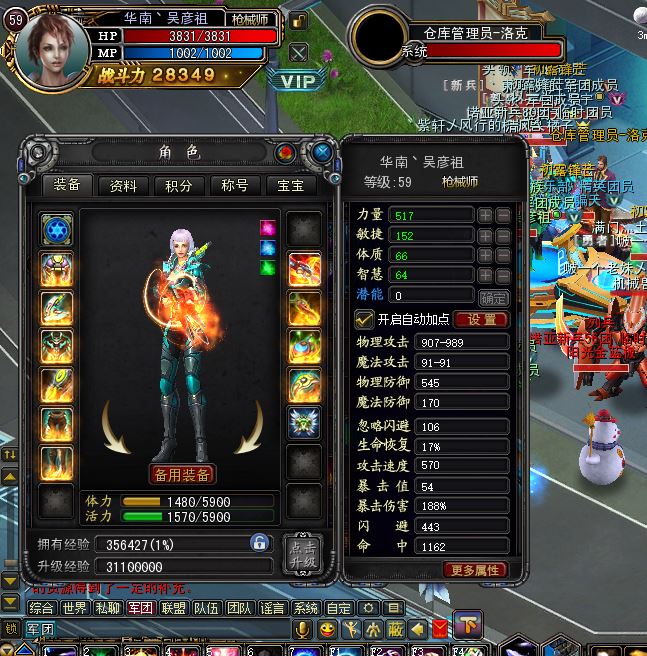Image resolution: width=647 pixels, height=656 pixels.
Task: Select the 系统 chat channel
Action: click(x=306, y=607)
